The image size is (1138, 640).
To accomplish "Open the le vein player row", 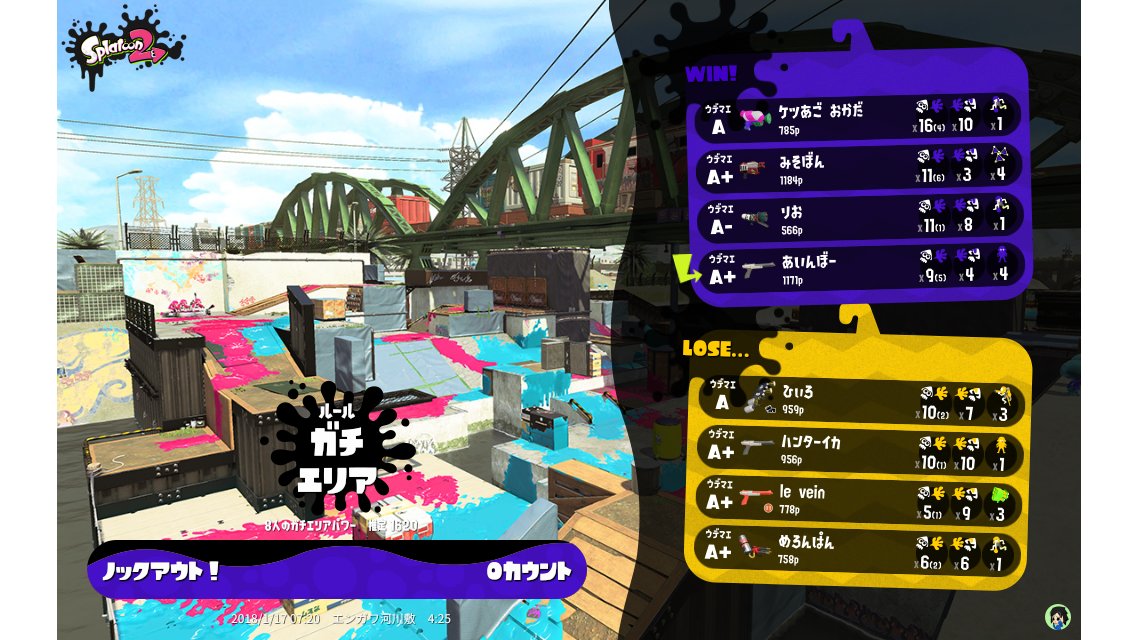I will [x=860, y=501].
